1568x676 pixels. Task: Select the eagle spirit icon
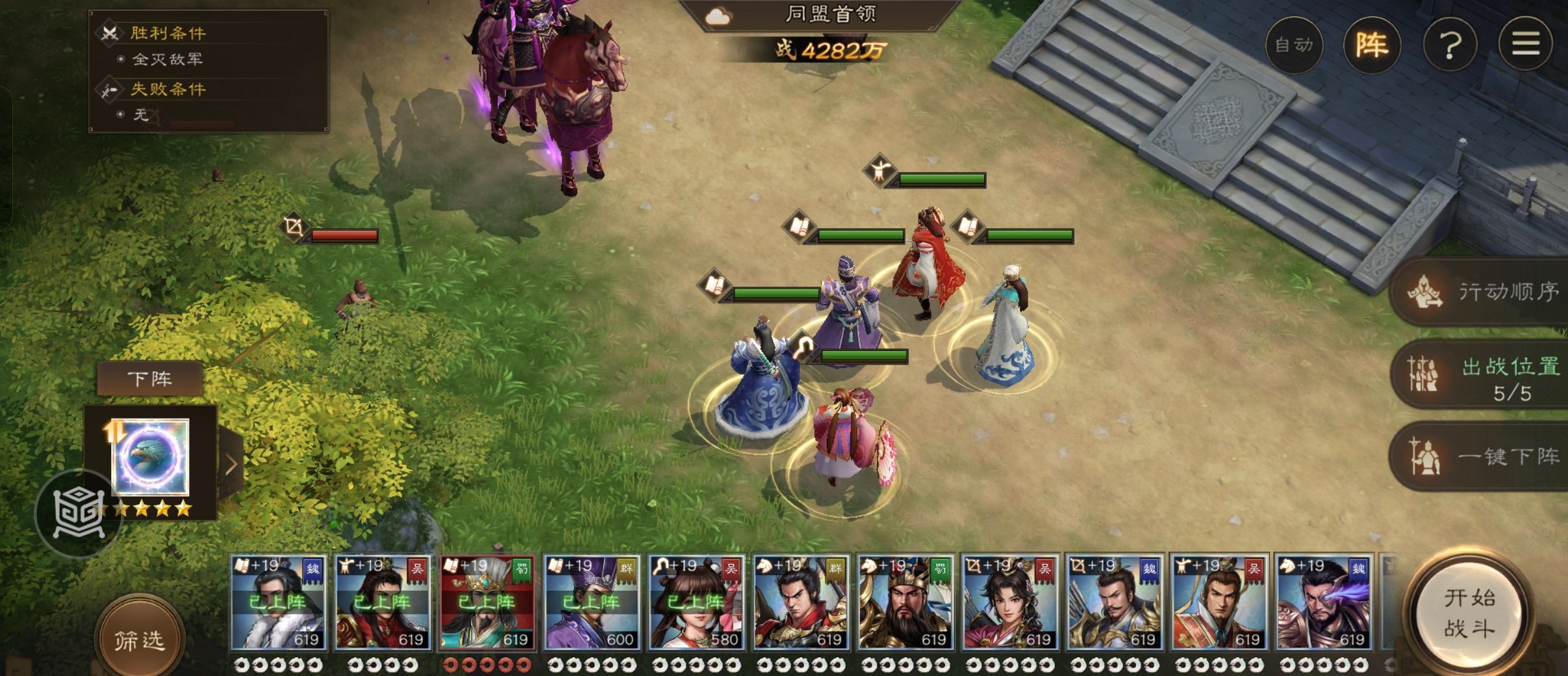[151, 457]
